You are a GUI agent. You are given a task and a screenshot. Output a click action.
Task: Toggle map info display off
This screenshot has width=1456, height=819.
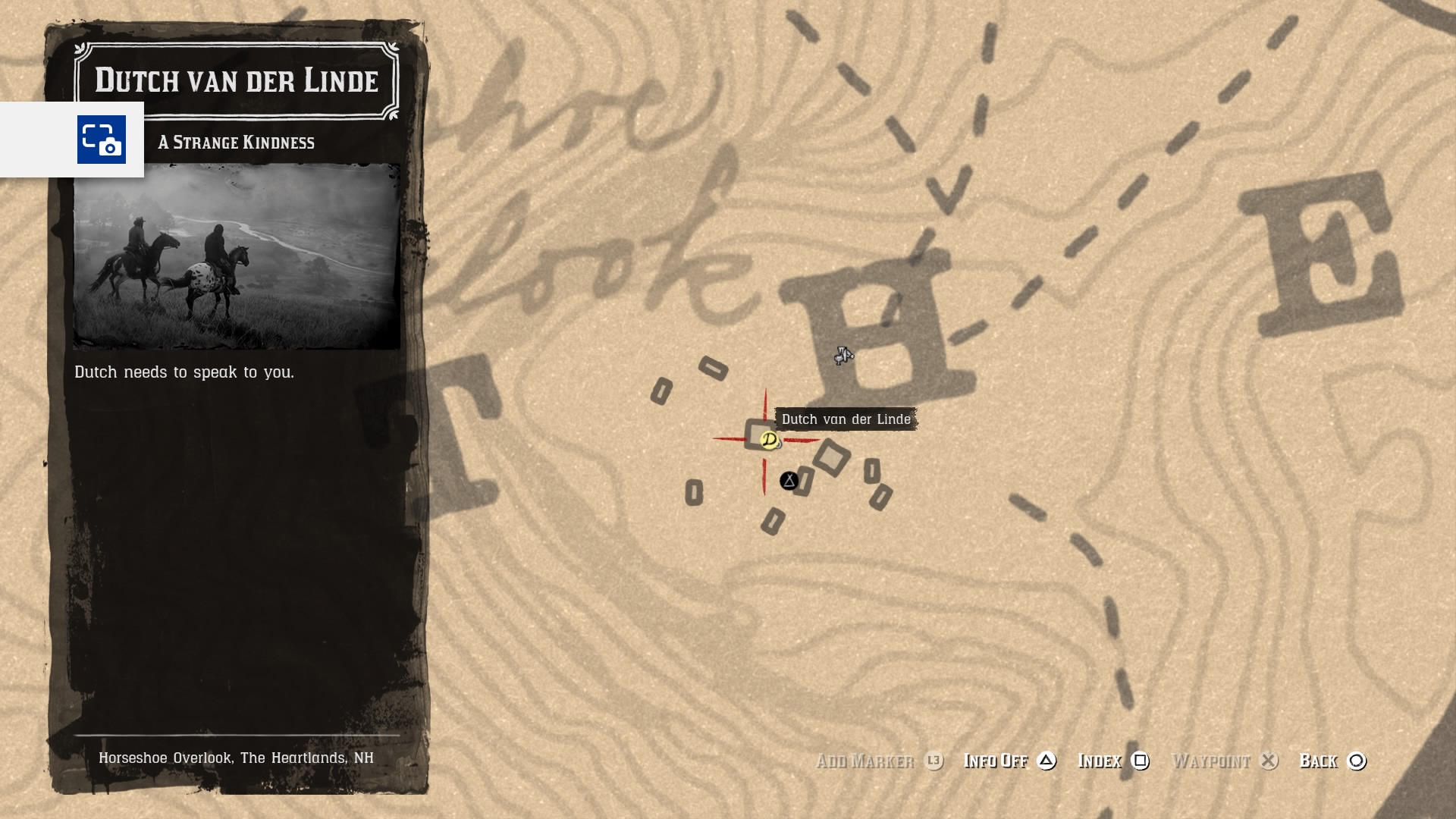(996, 761)
